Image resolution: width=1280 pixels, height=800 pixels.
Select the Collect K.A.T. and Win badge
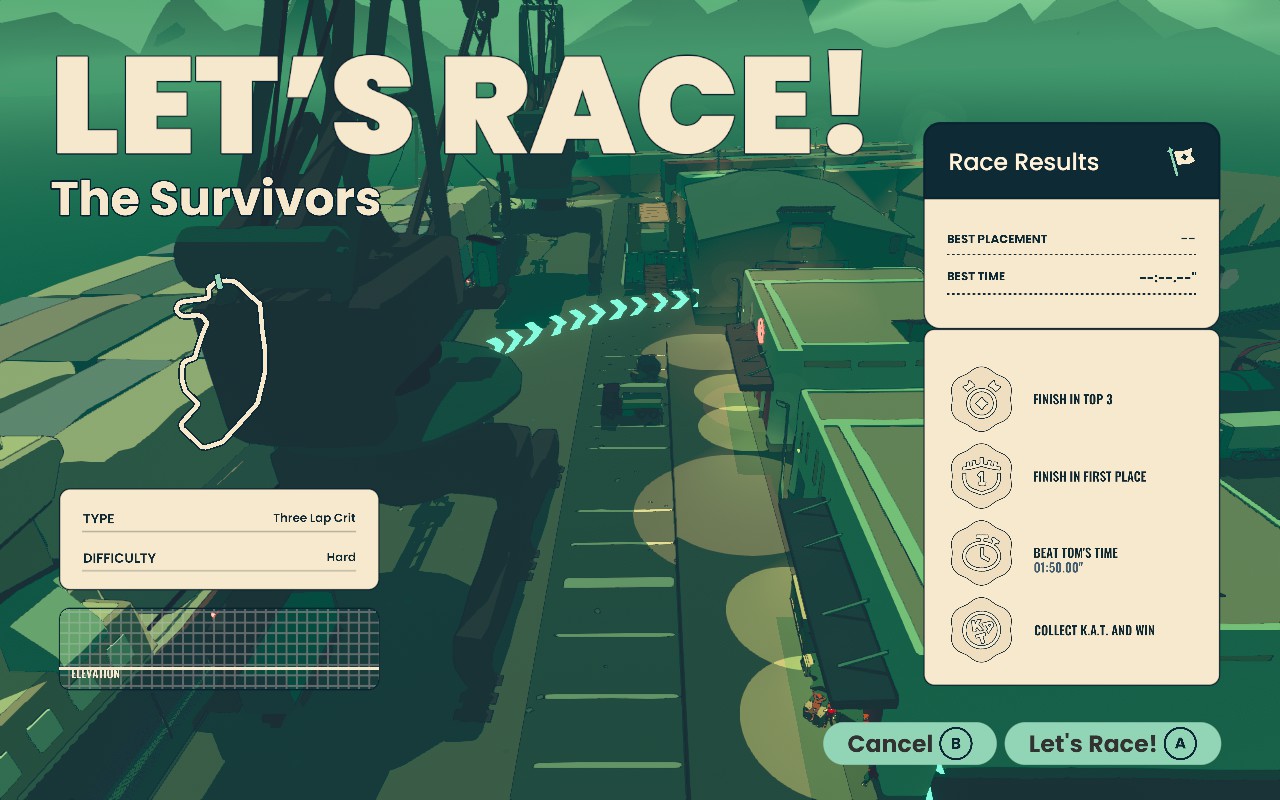[981, 630]
